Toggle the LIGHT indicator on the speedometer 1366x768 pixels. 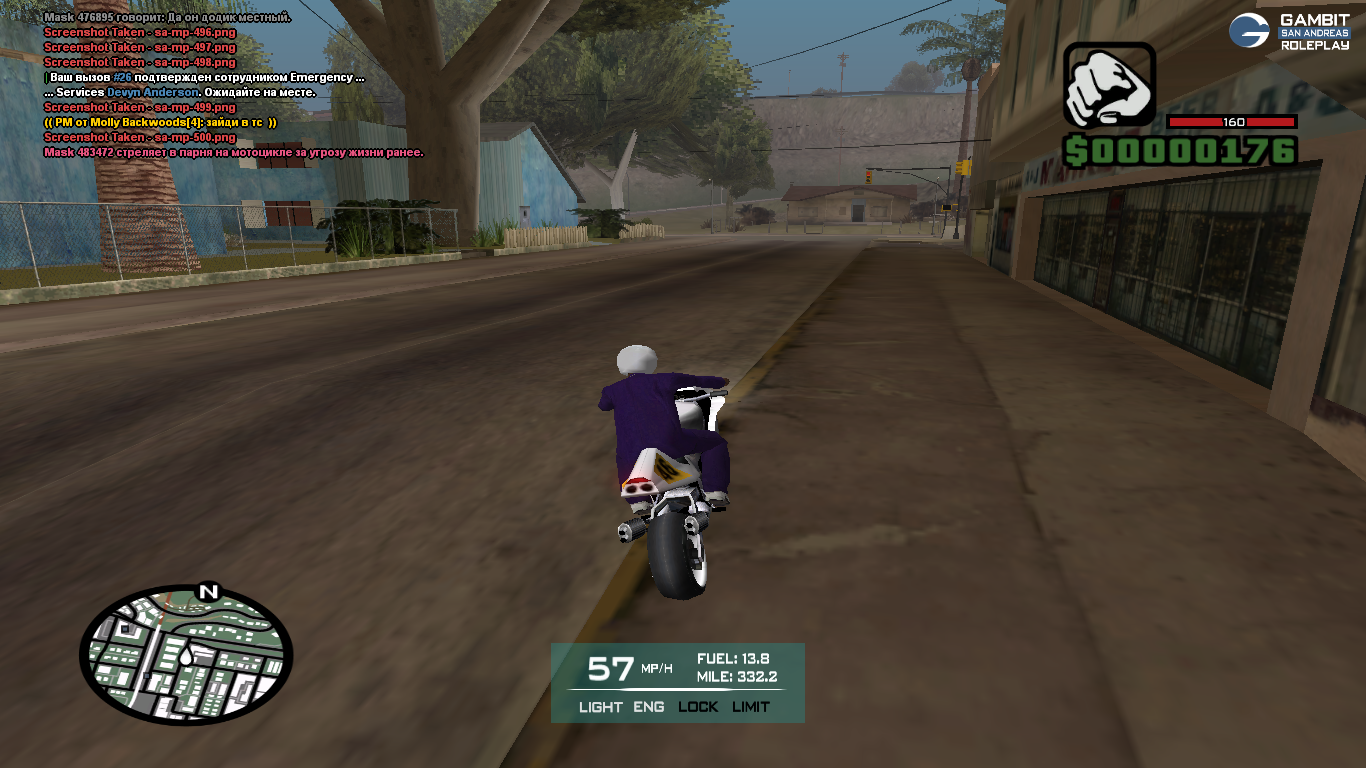click(600, 707)
